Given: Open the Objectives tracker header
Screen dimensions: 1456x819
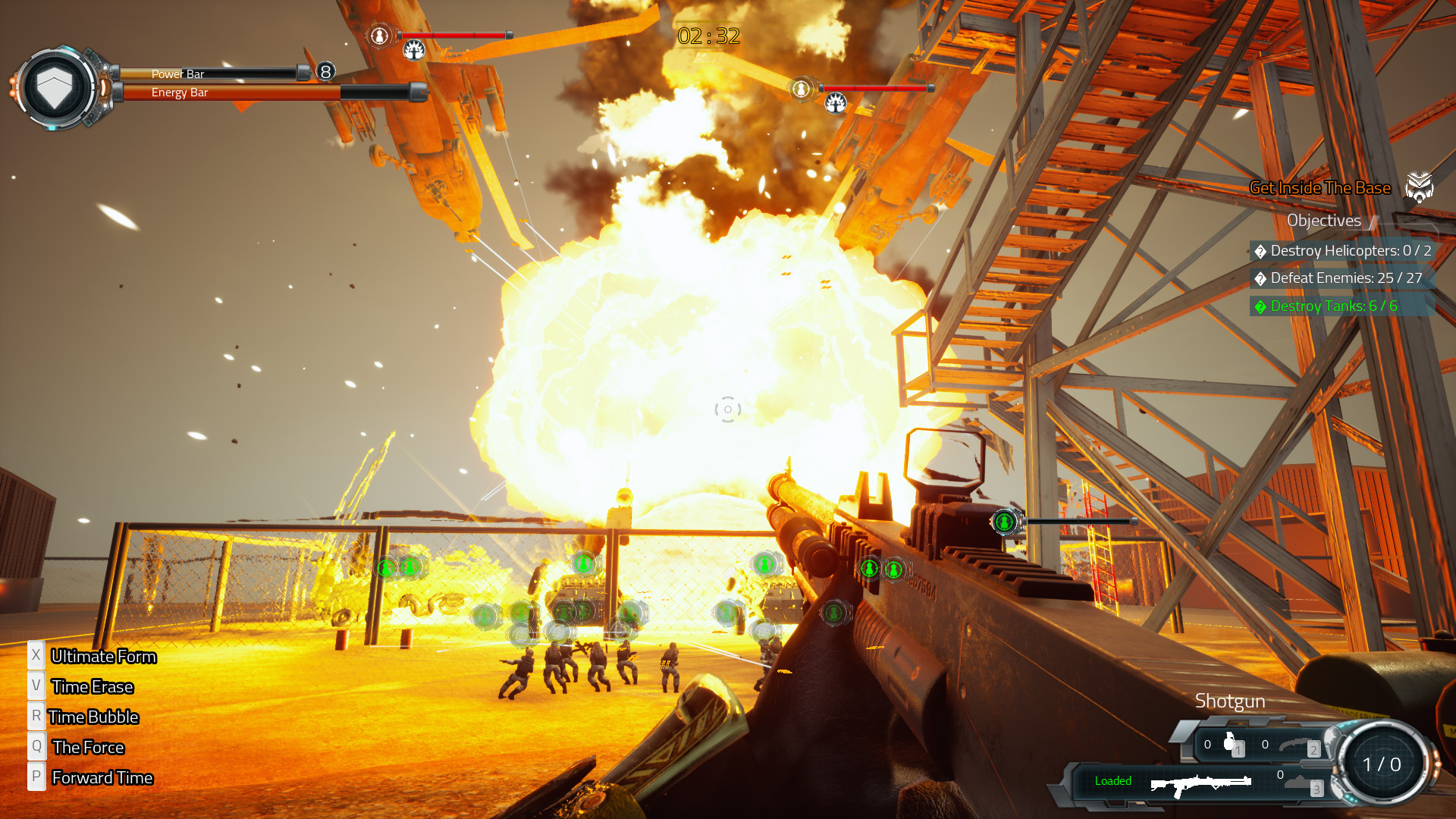Looking at the screenshot, I should [x=1323, y=221].
